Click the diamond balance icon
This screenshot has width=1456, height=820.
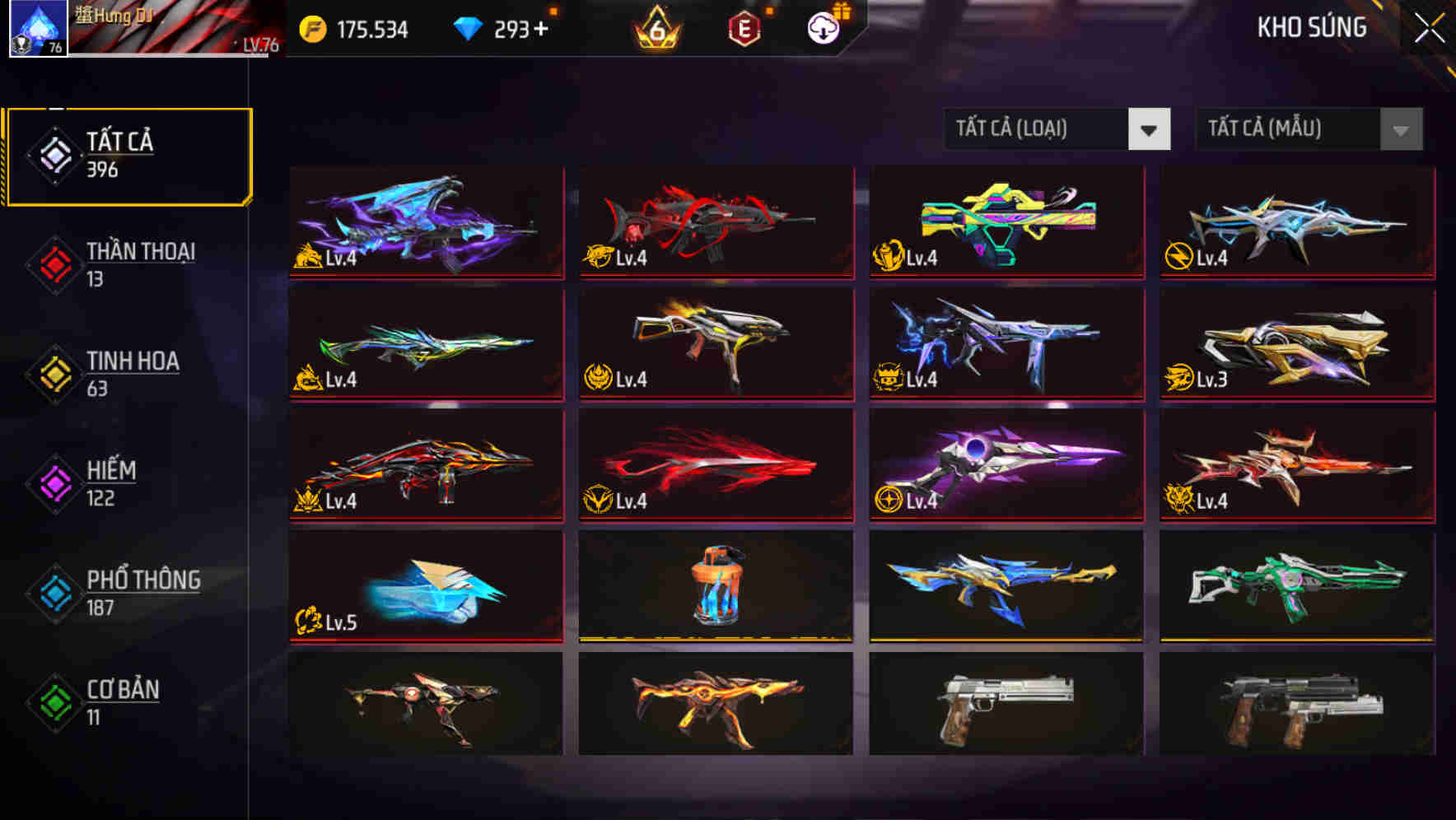click(468, 27)
